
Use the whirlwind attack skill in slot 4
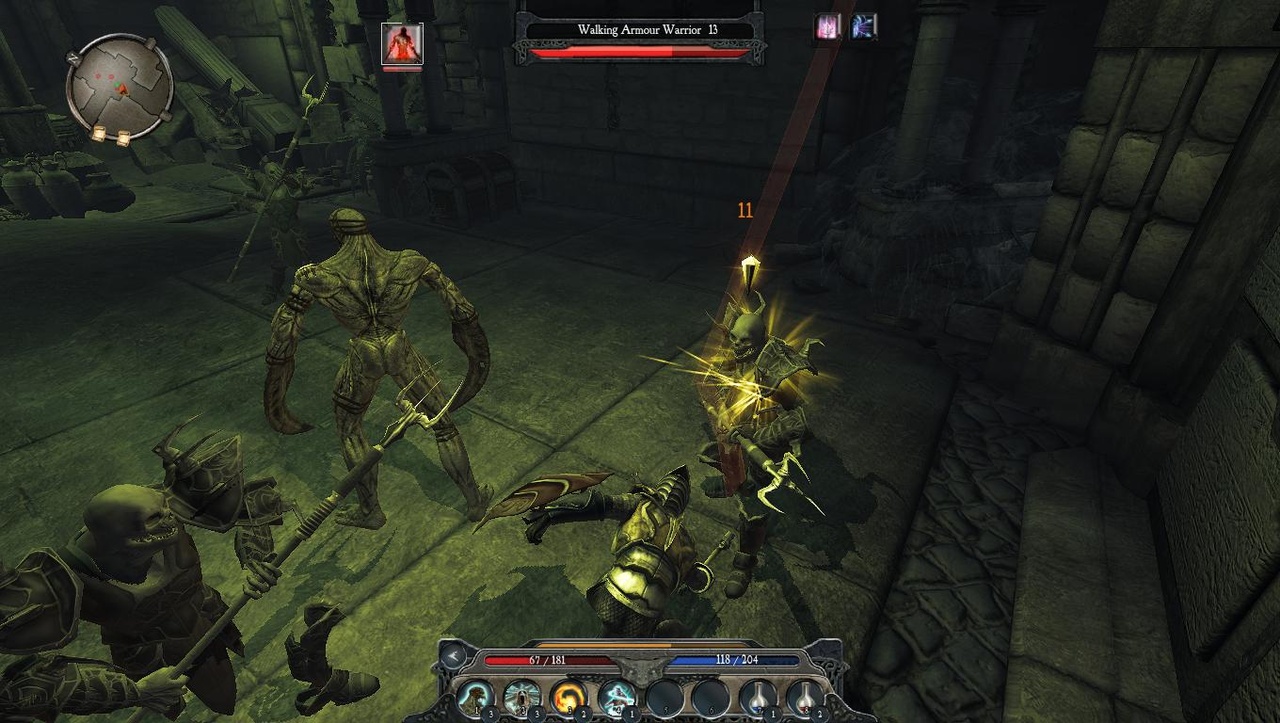click(614, 695)
